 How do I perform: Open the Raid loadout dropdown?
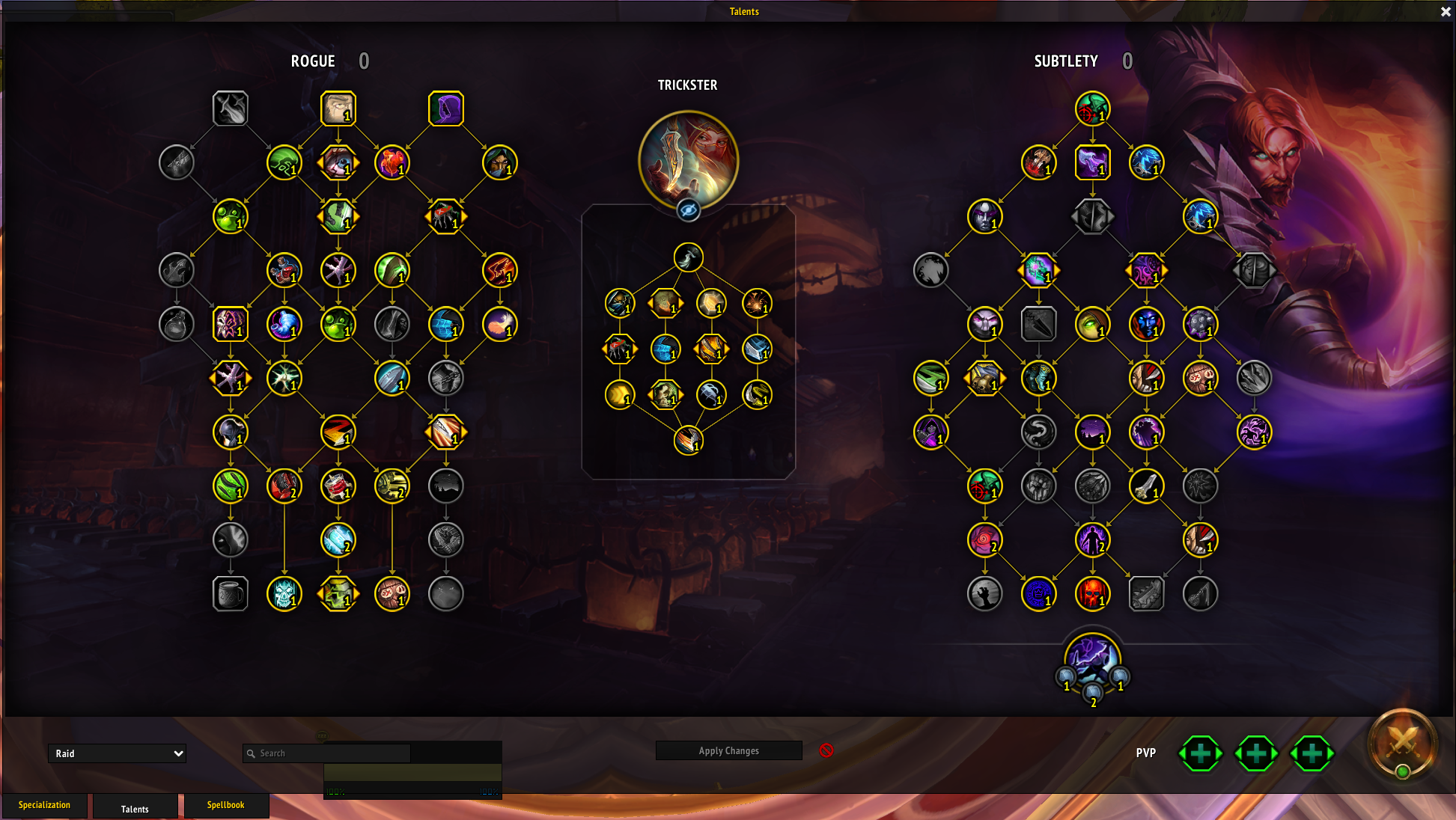pos(117,753)
